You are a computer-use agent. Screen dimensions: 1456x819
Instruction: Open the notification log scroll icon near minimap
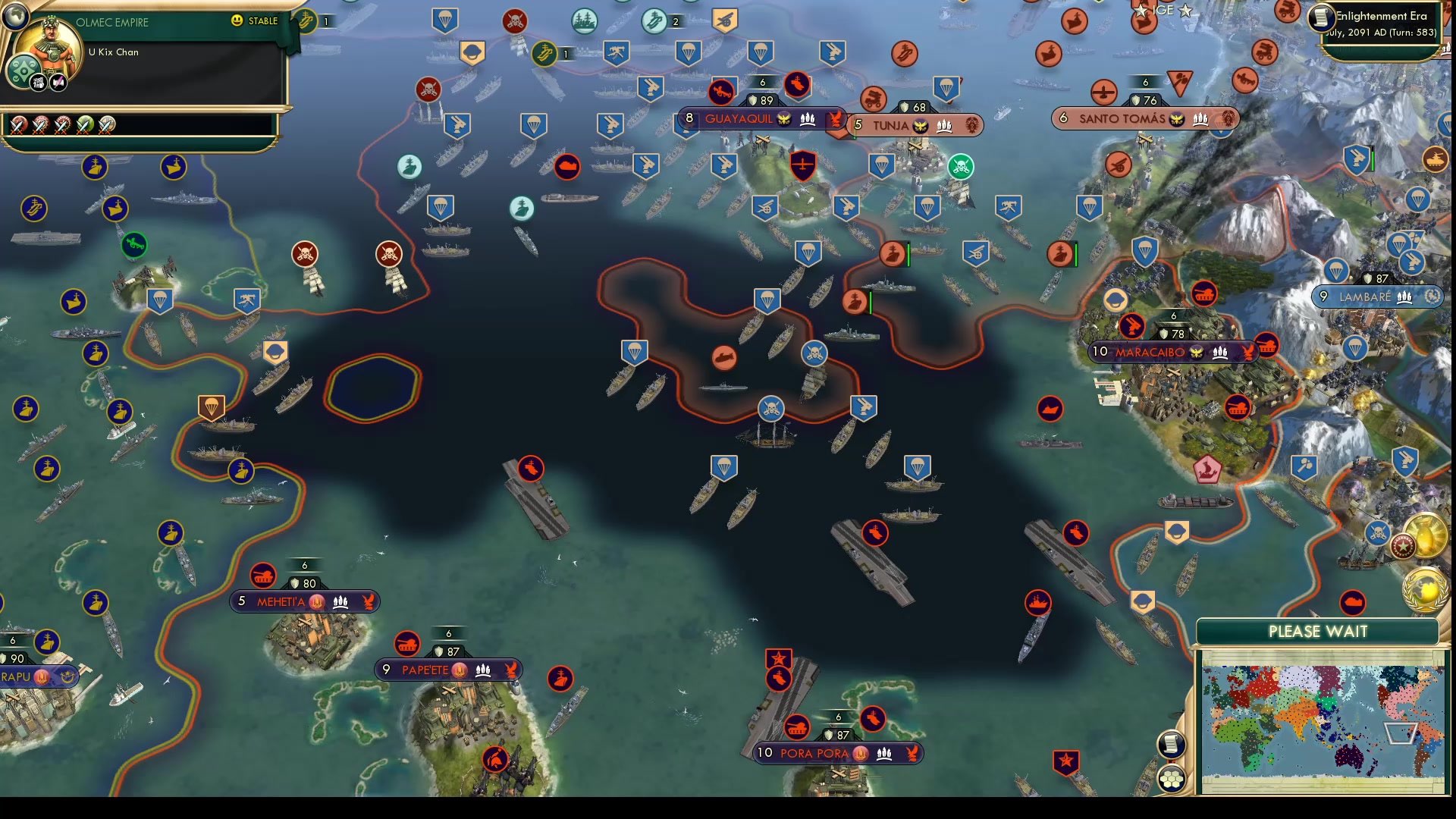1172,743
